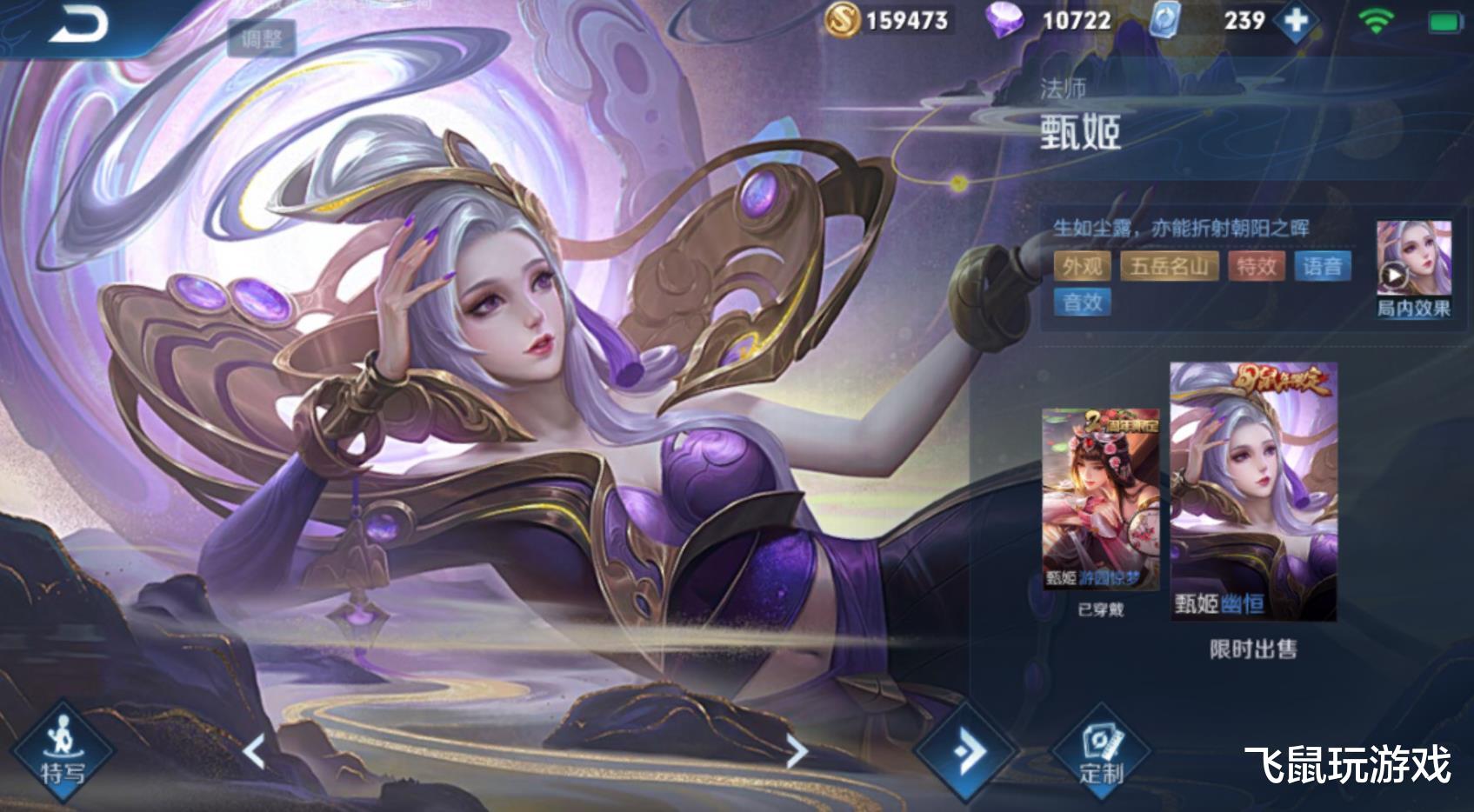Check the Wi-Fi status icon
The width and height of the screenshot is (1474, 812).
click(1375, 20)
